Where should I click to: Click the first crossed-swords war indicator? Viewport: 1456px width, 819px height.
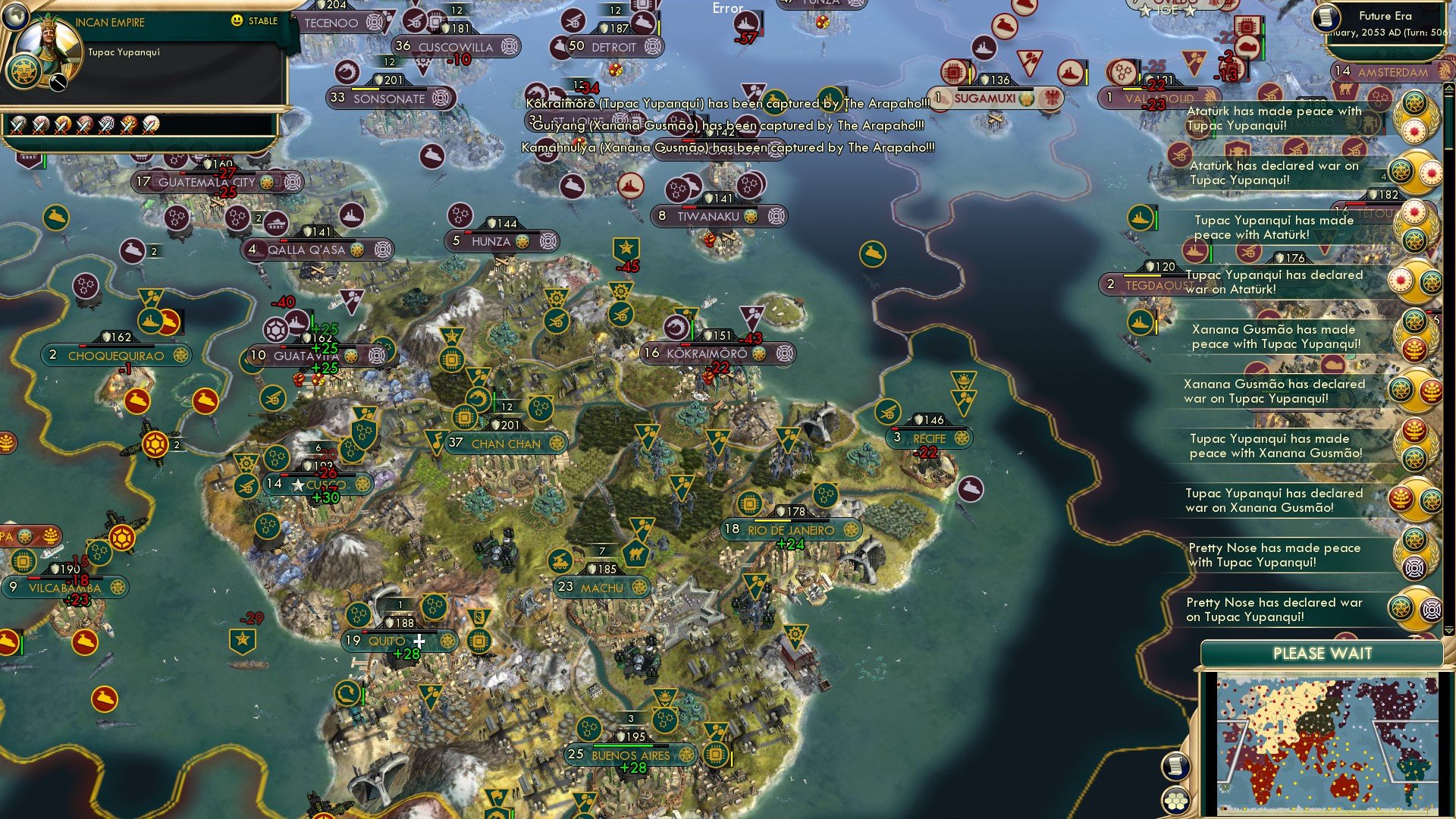pyautogui.click(x=19, y=126)
